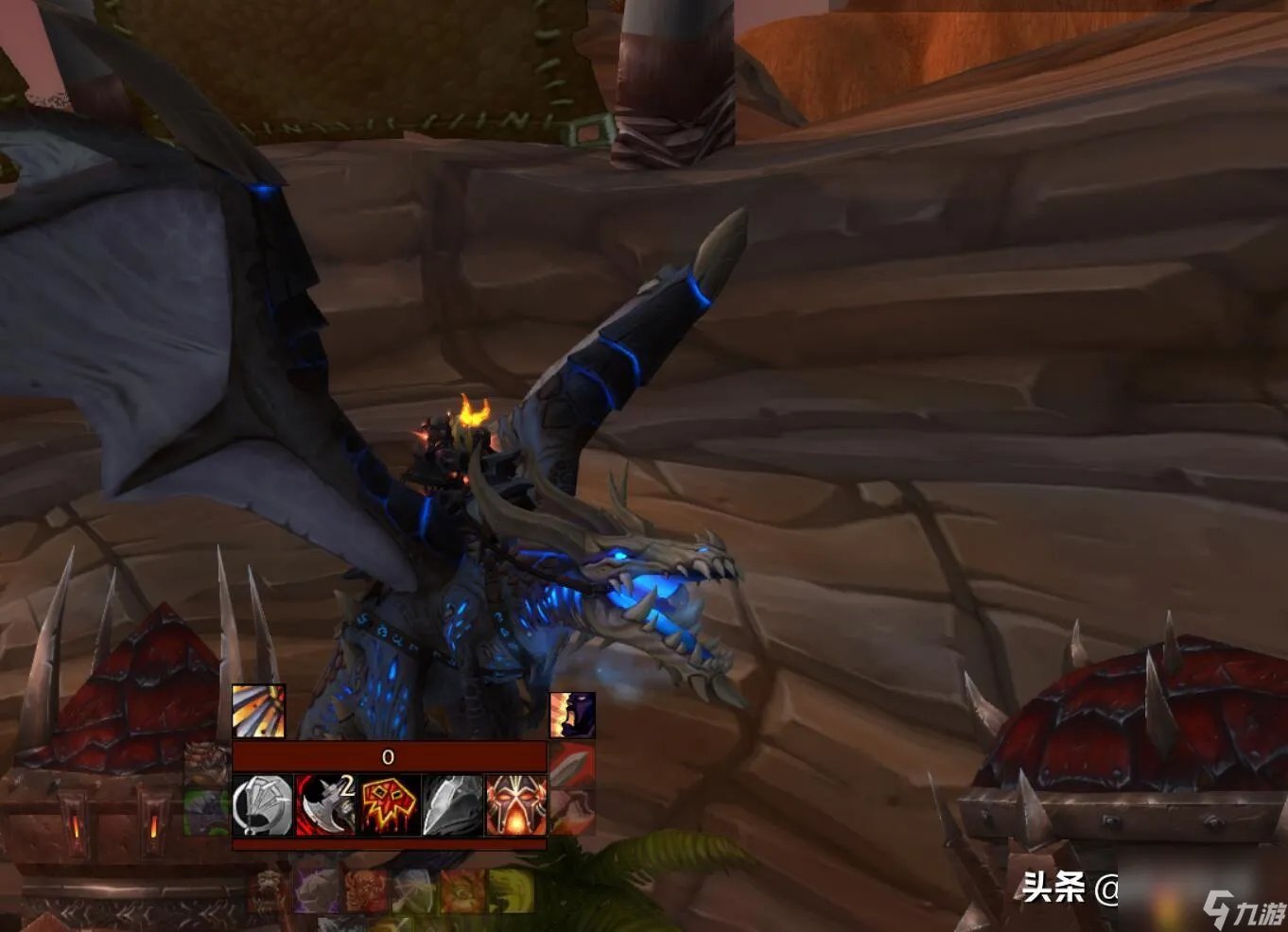This screenshot has width=1288, height=932.
Task: Use the axe ability with 2 charges
Action: pyautogui.click(x=326, y=805)
